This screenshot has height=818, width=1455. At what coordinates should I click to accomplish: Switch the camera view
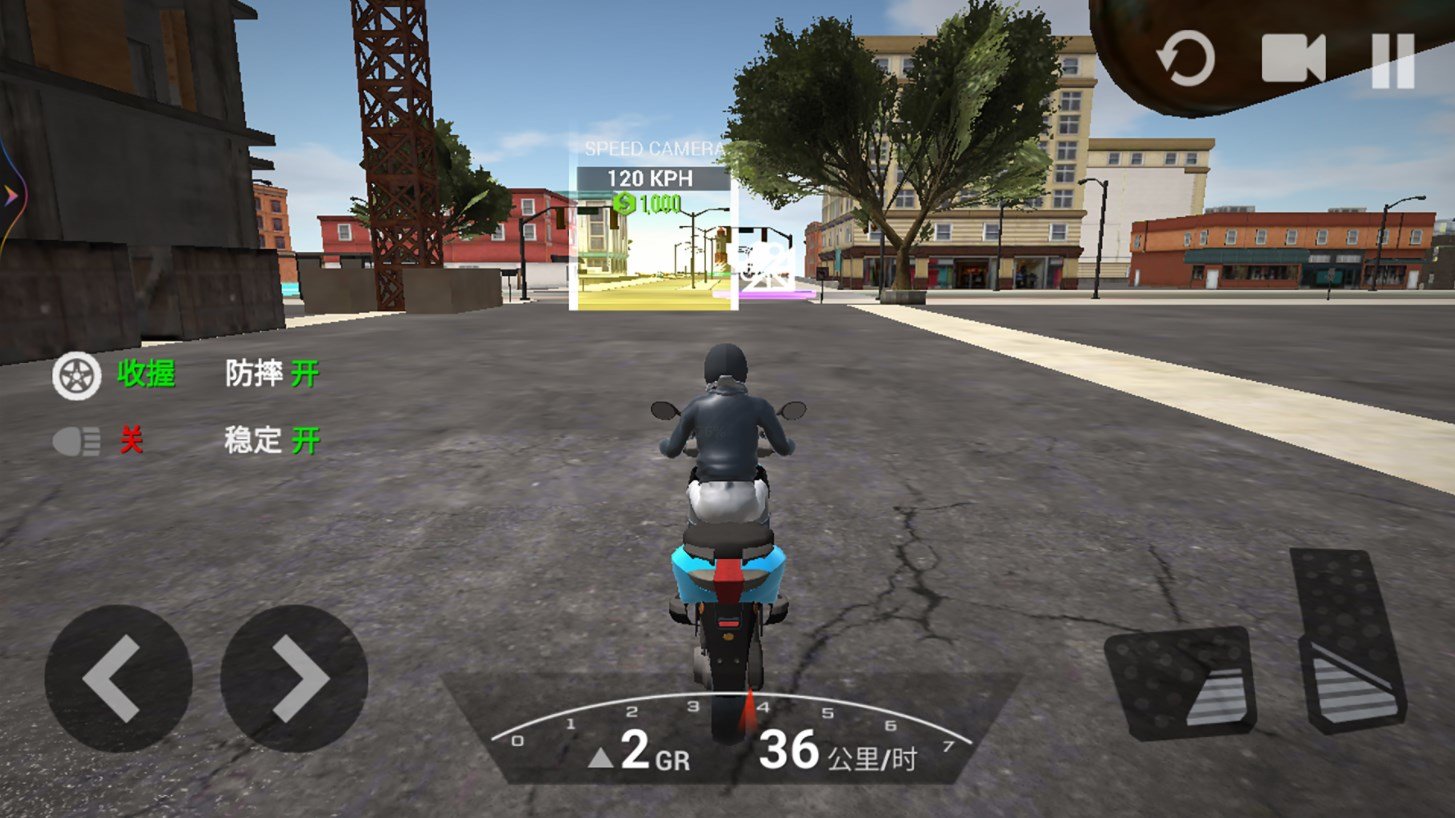click(x=1292, y=59)
